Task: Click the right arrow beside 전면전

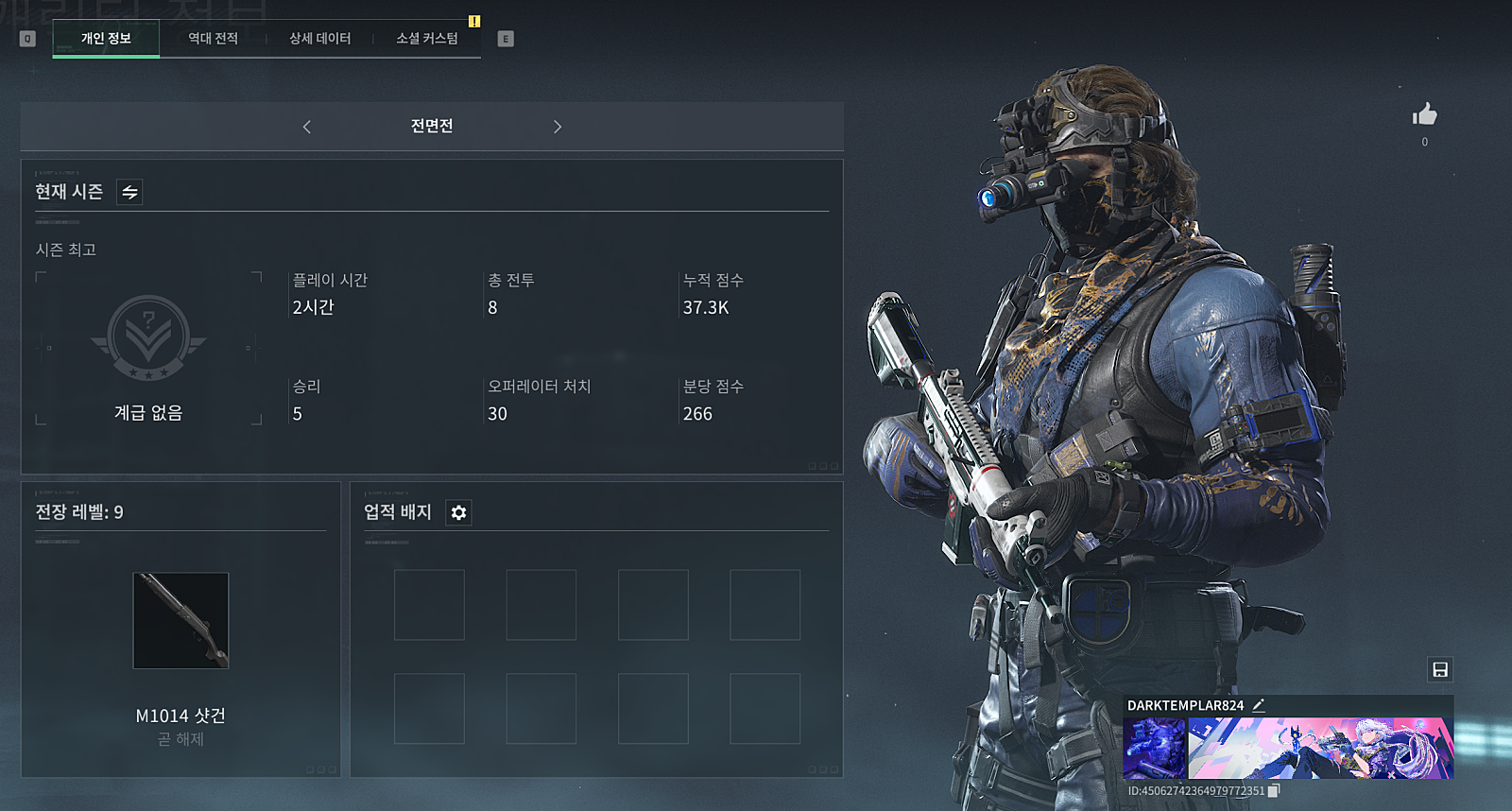Action: pyautogui.click(x=558, y=127)
